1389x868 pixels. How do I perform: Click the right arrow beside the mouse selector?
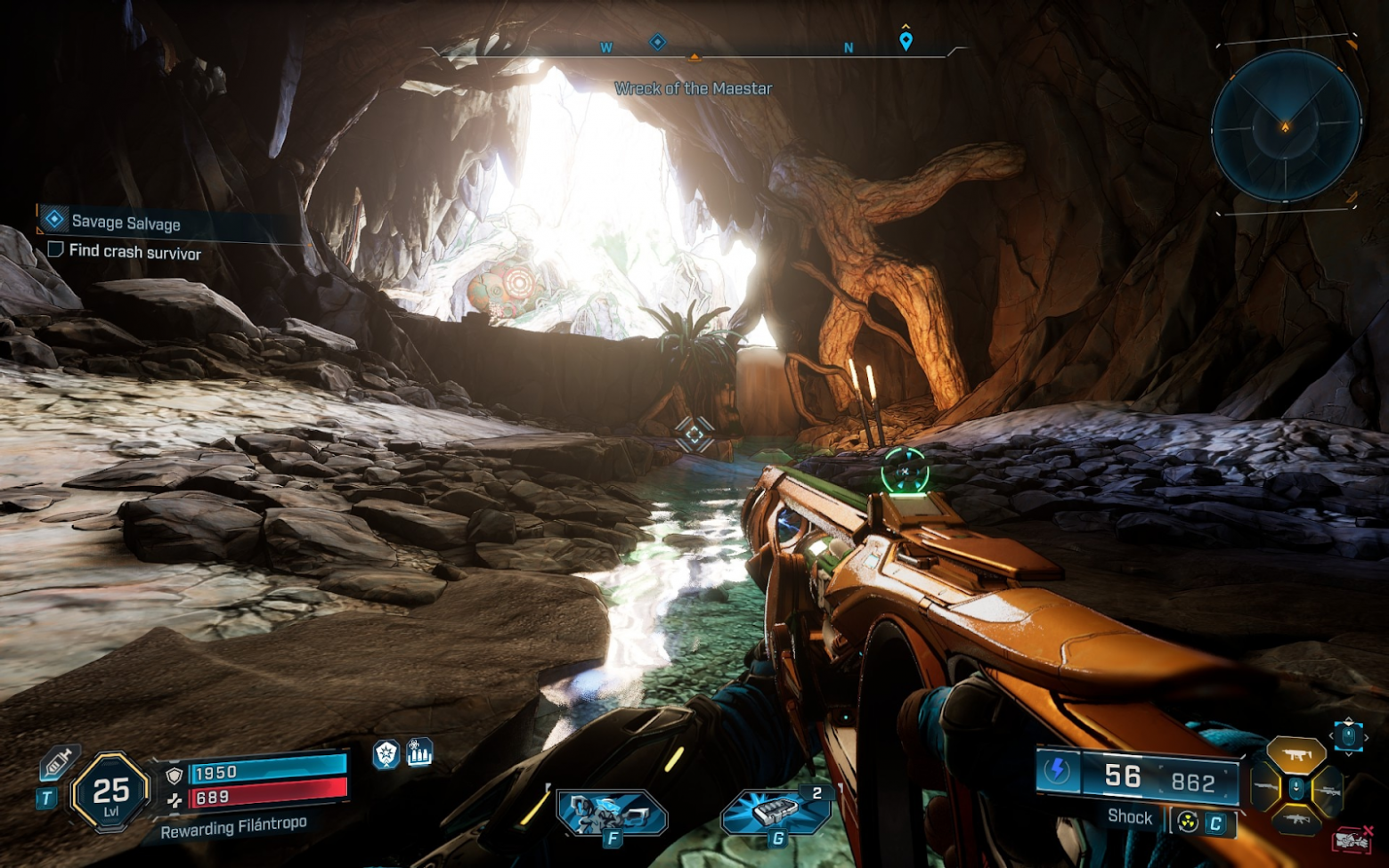pos(1366,737)
